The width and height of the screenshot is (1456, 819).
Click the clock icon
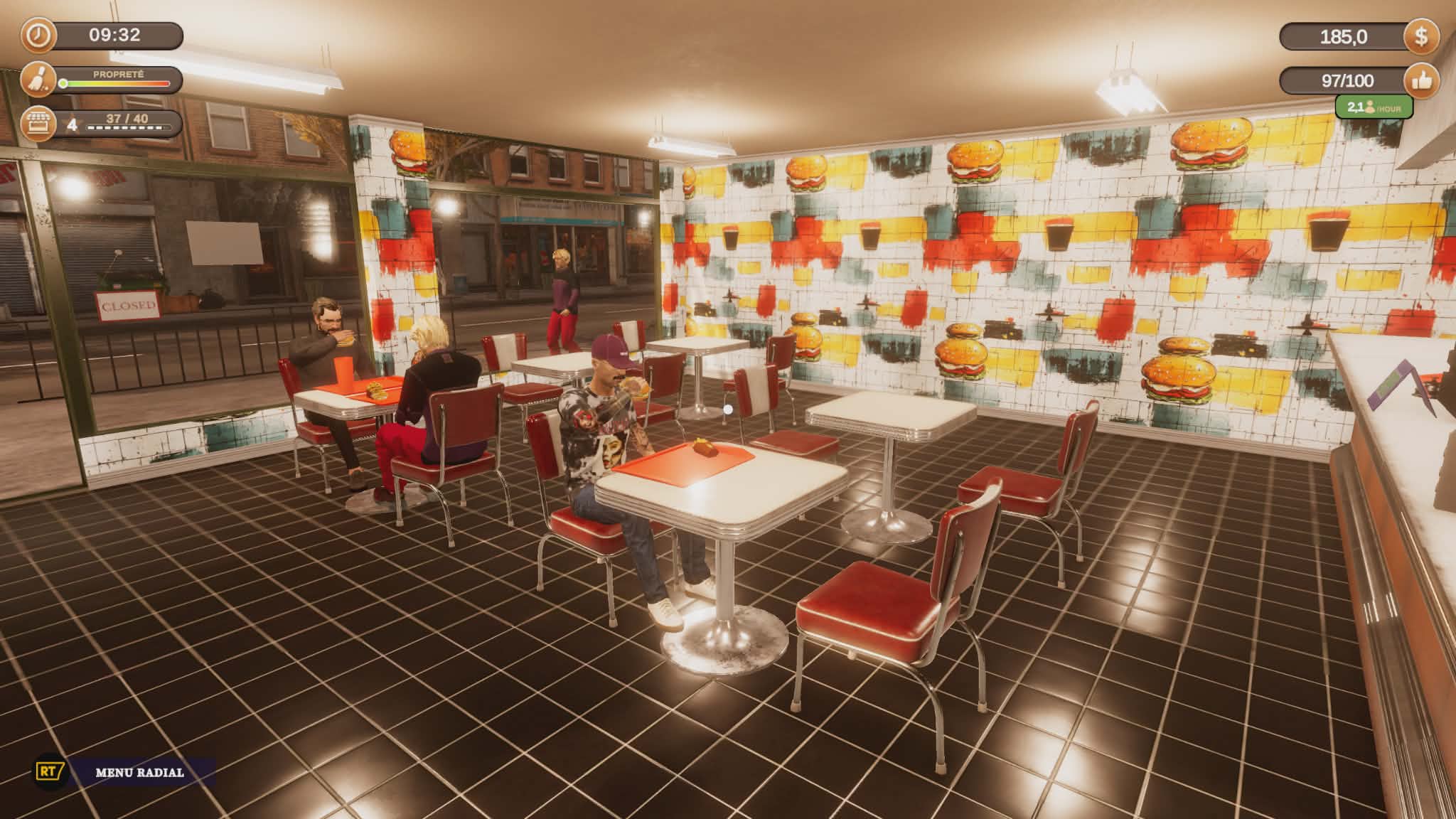[x=38, y=36]
